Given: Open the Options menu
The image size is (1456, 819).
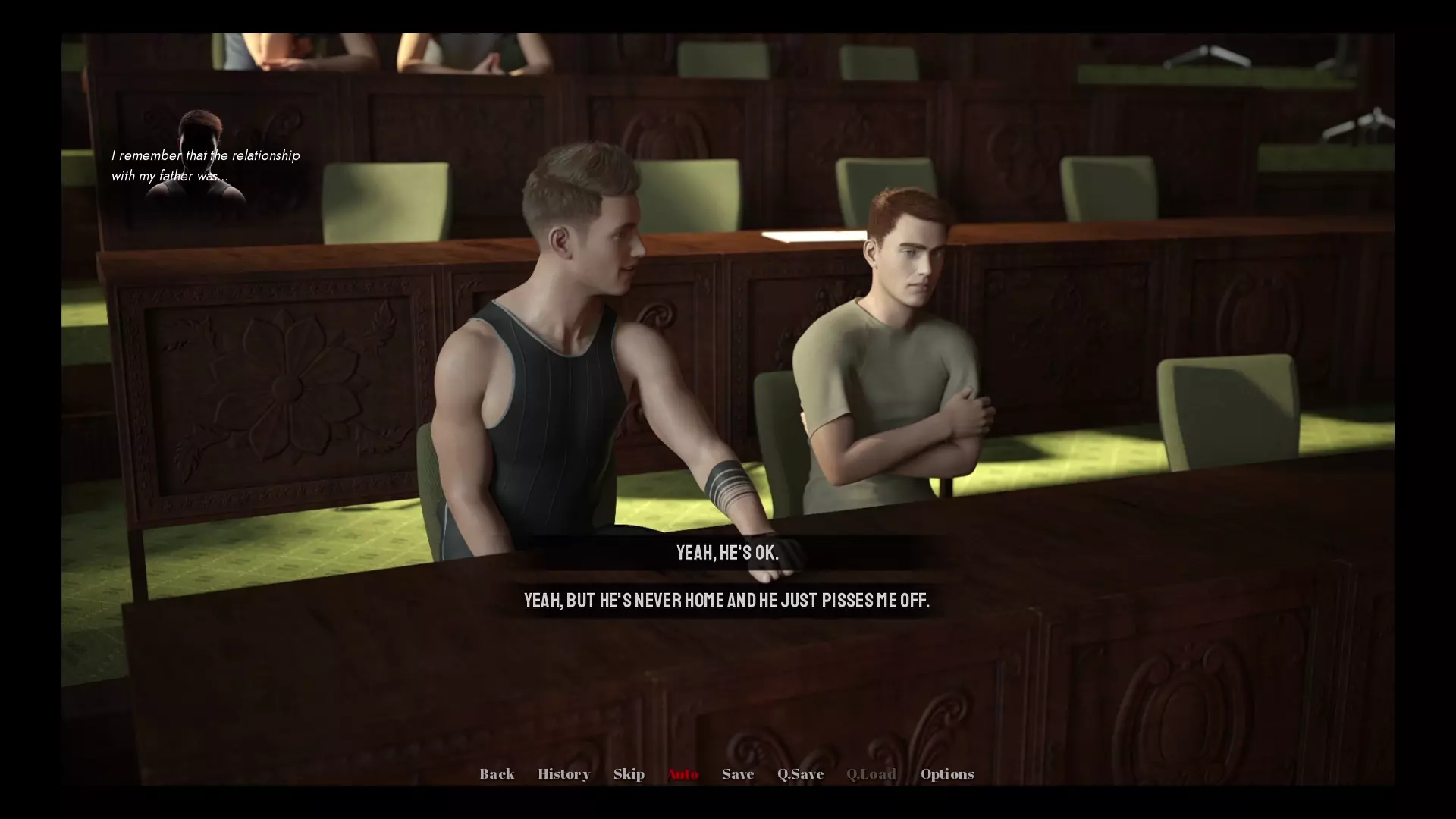Looking at the screenshot, I should [x=947, y=774].
